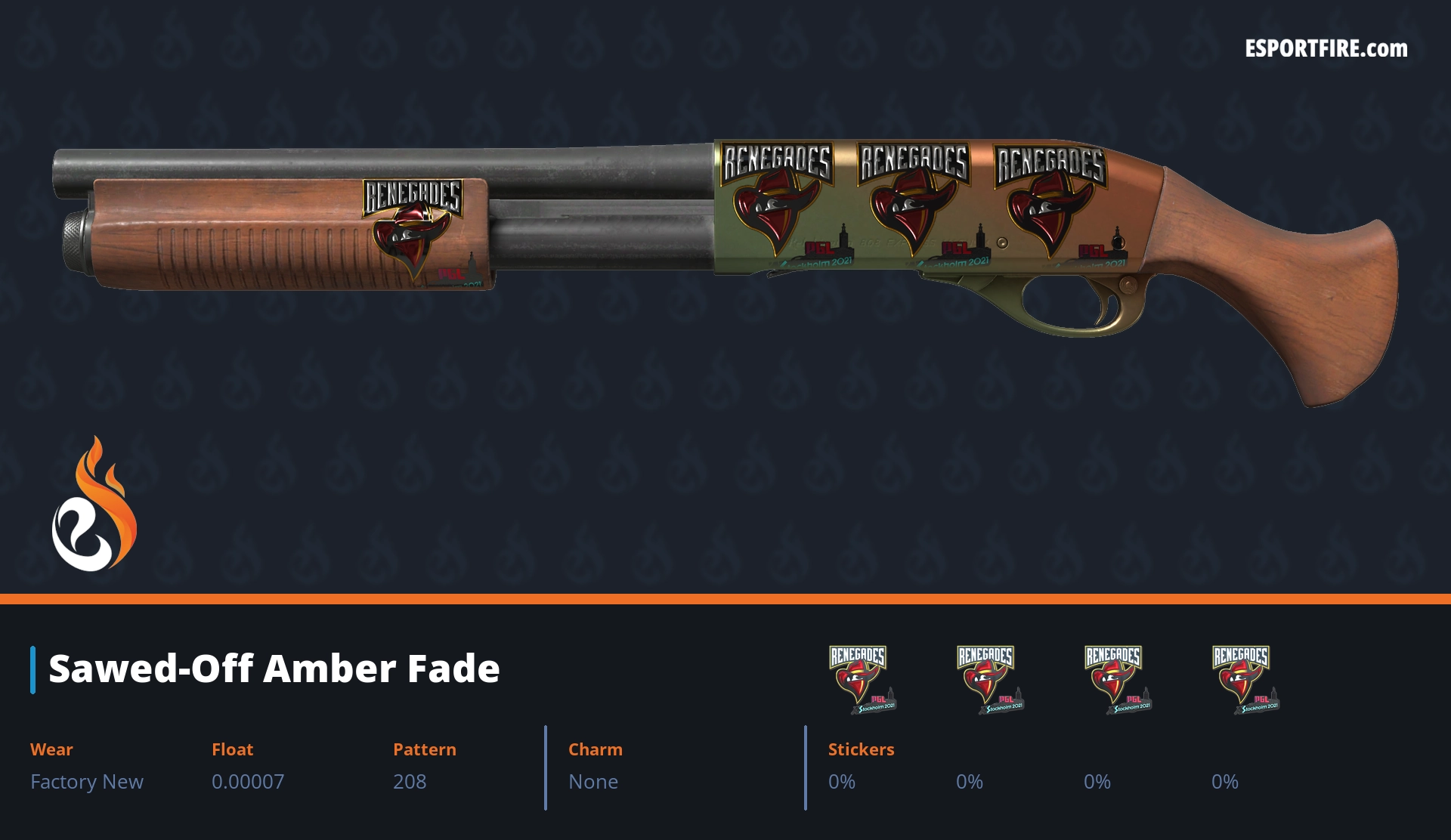Open the ESPORTFIRE.com site link

[1326, 49]
